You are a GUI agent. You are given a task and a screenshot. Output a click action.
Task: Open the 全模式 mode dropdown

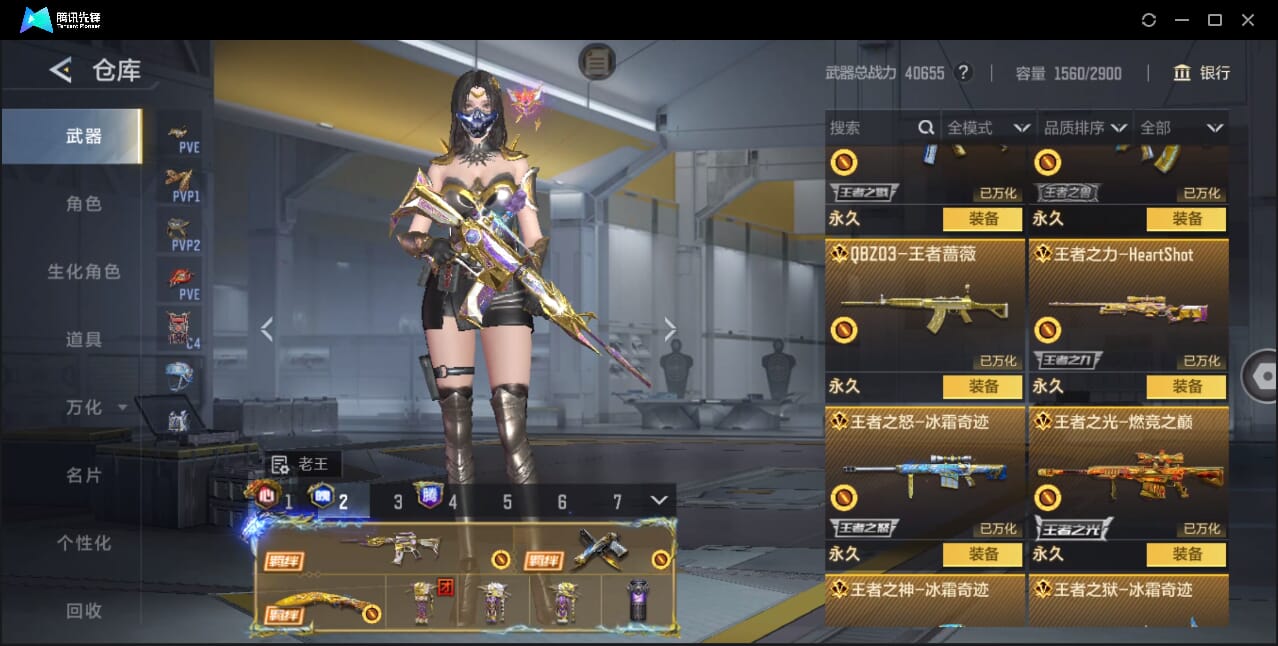click(x=987, y=128)
